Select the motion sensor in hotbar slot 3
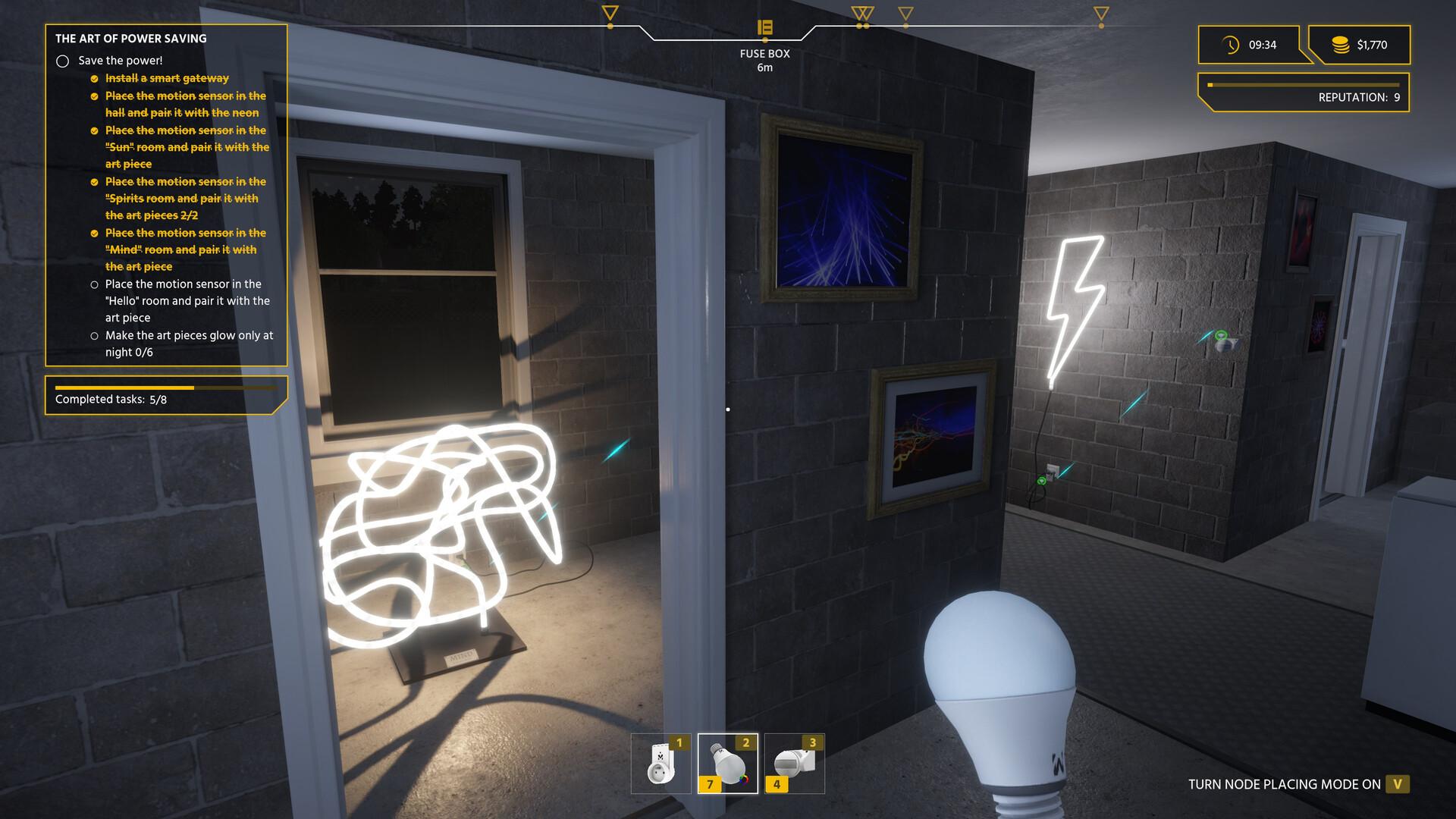Image resolution: width=1456 pixels, height=819 pixels. click(795, 762)
